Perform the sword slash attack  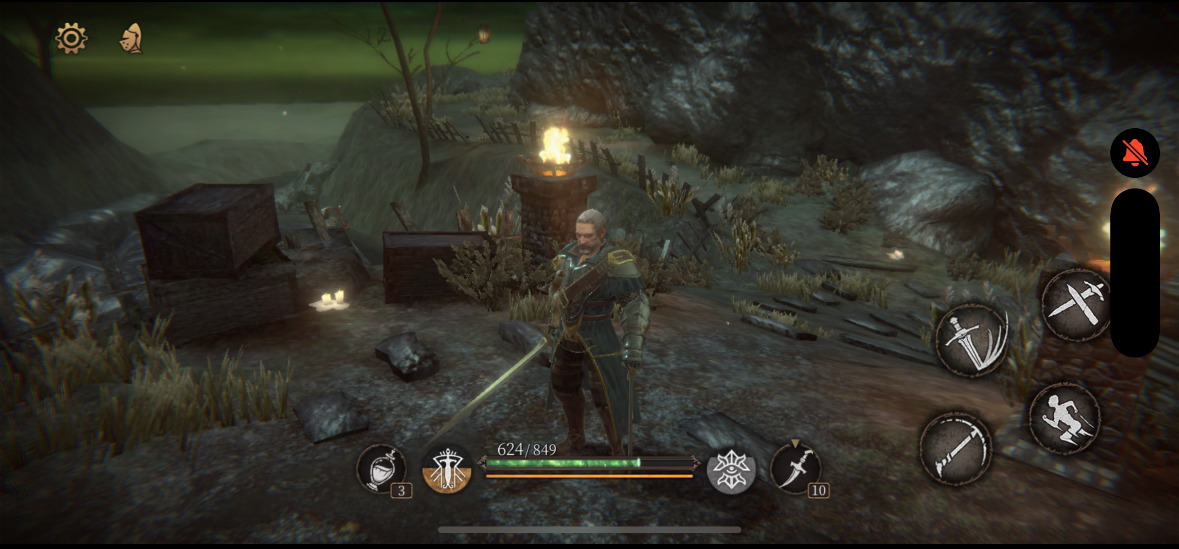click(970, 341)
